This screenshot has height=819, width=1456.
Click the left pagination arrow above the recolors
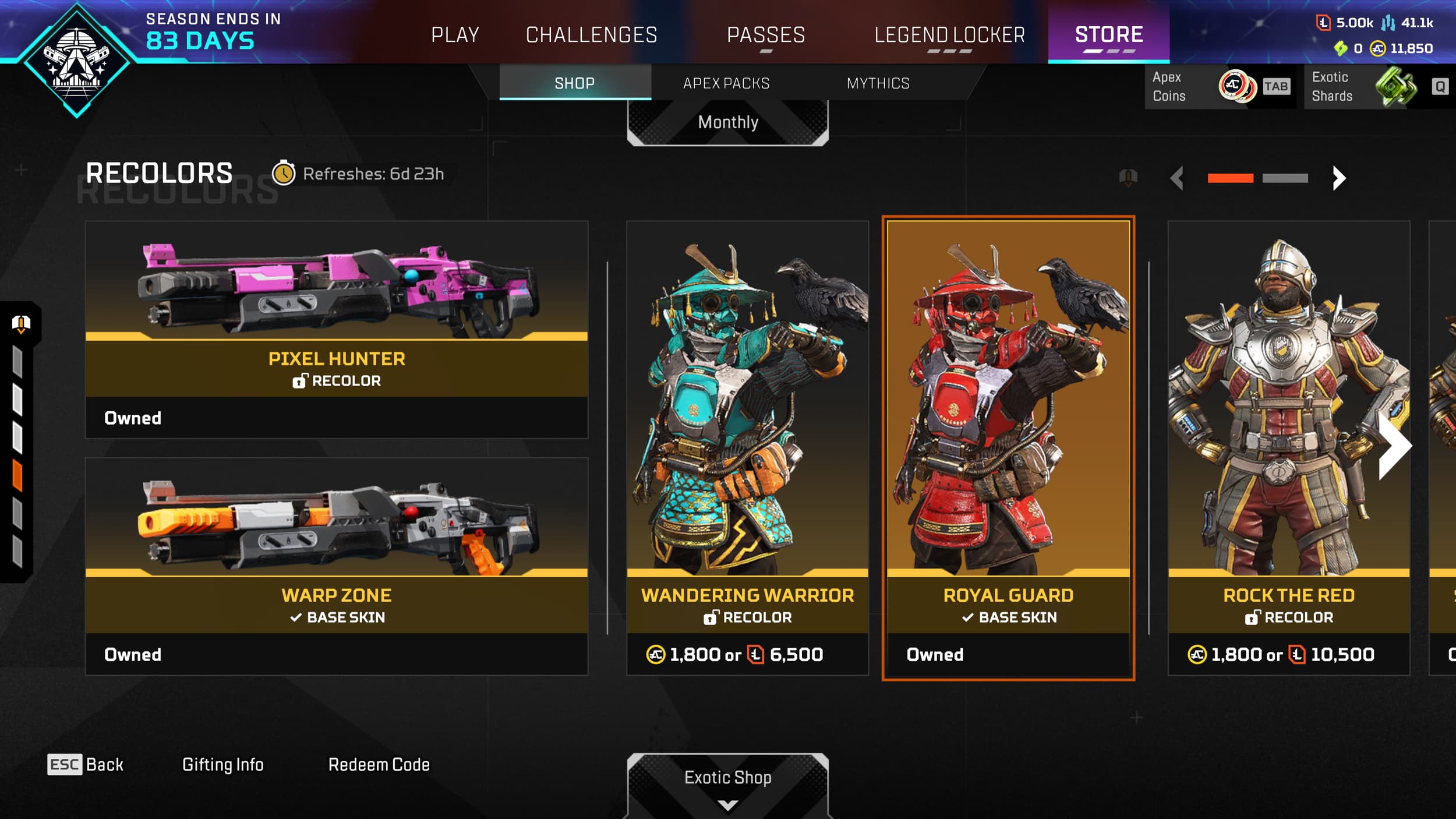coord(1178,178)
